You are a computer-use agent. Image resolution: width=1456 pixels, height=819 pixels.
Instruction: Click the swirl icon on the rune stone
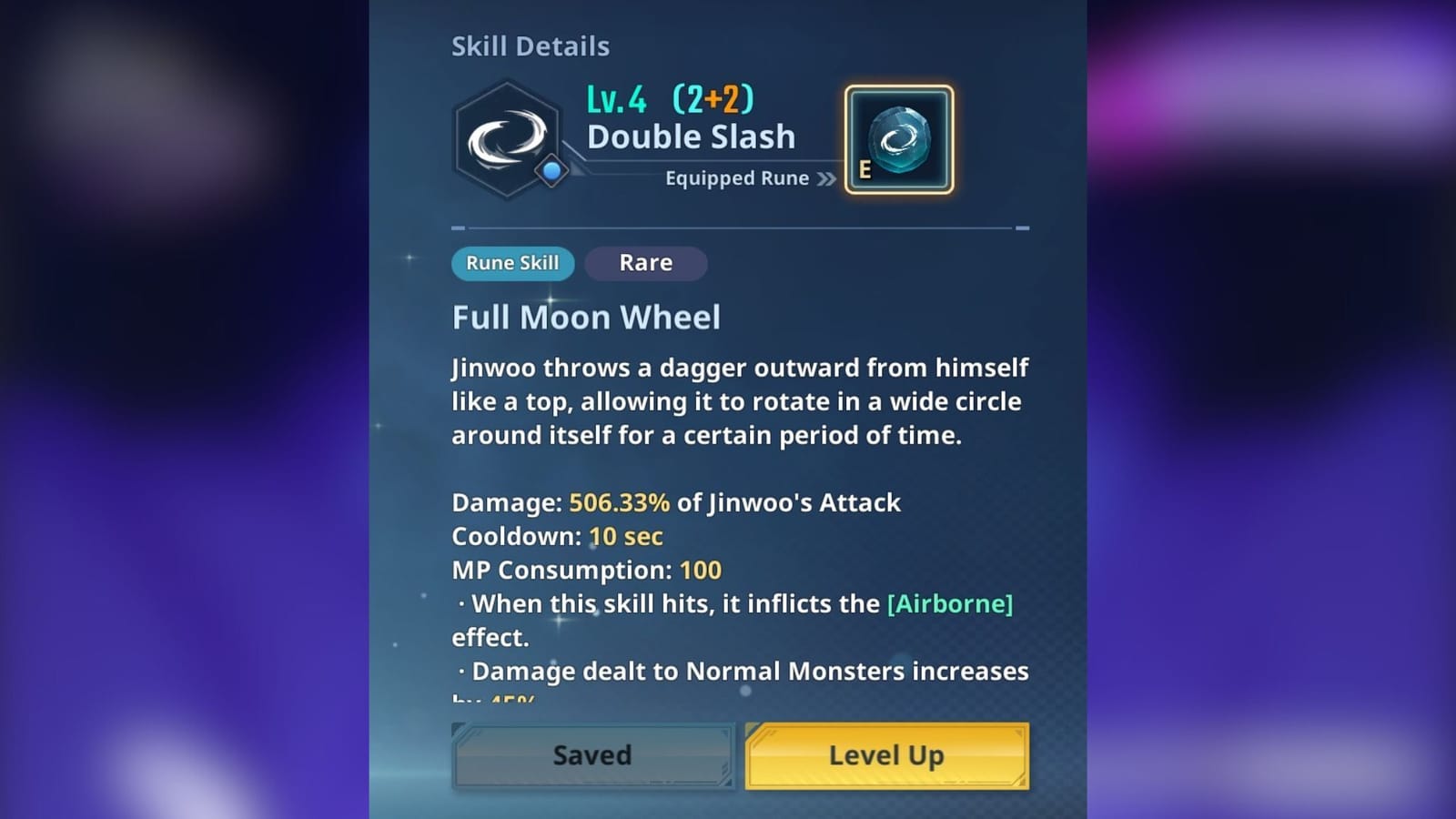pyautogui.click(x=897, y=136)
